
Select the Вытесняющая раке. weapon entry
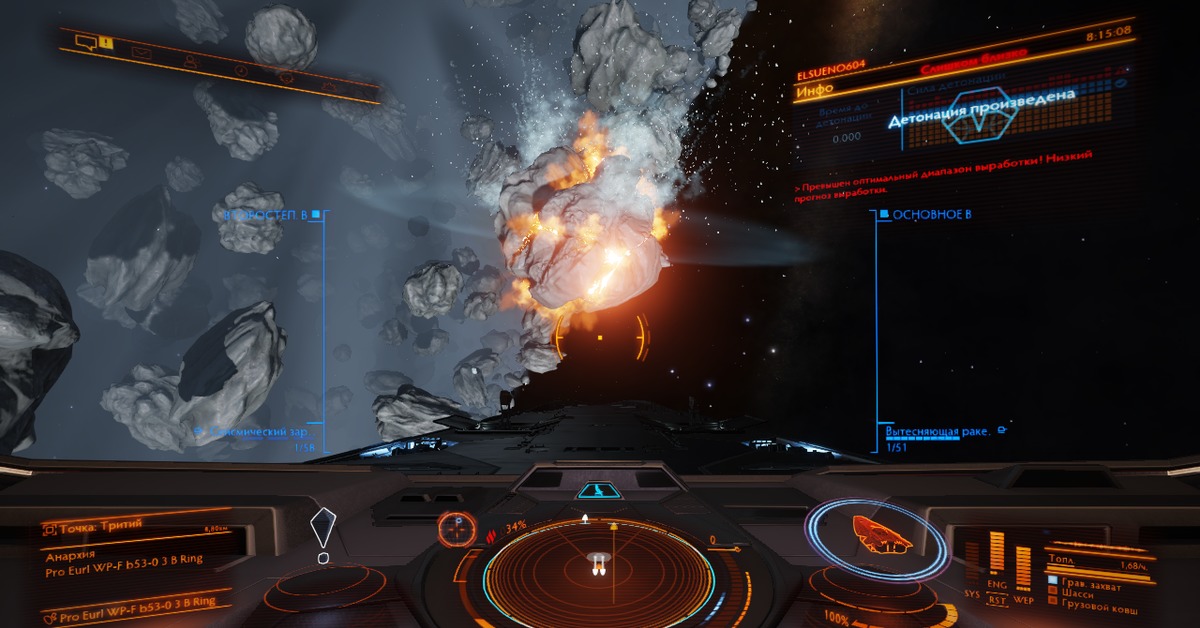coord(937,432)
